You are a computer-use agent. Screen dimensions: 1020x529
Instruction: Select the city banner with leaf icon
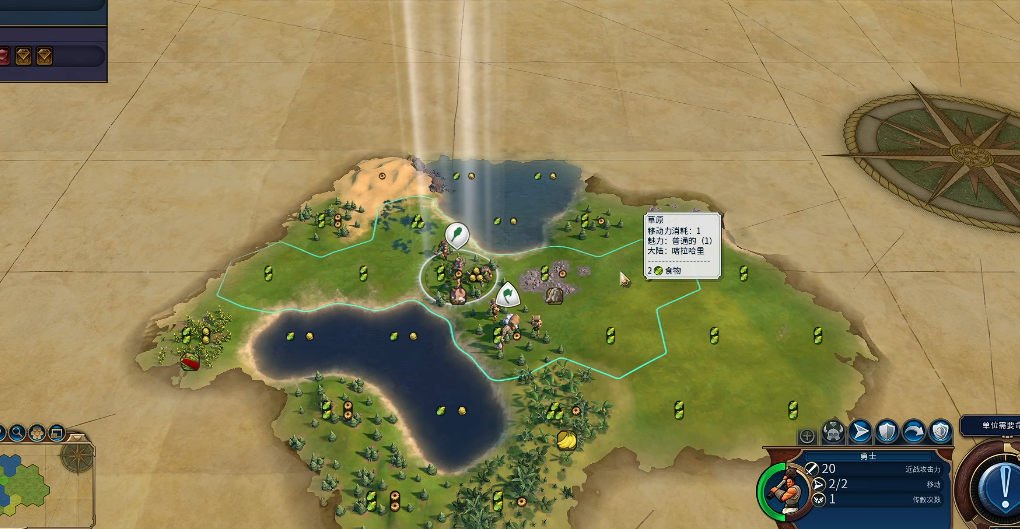pyautogui.click(x=454, y=236)
